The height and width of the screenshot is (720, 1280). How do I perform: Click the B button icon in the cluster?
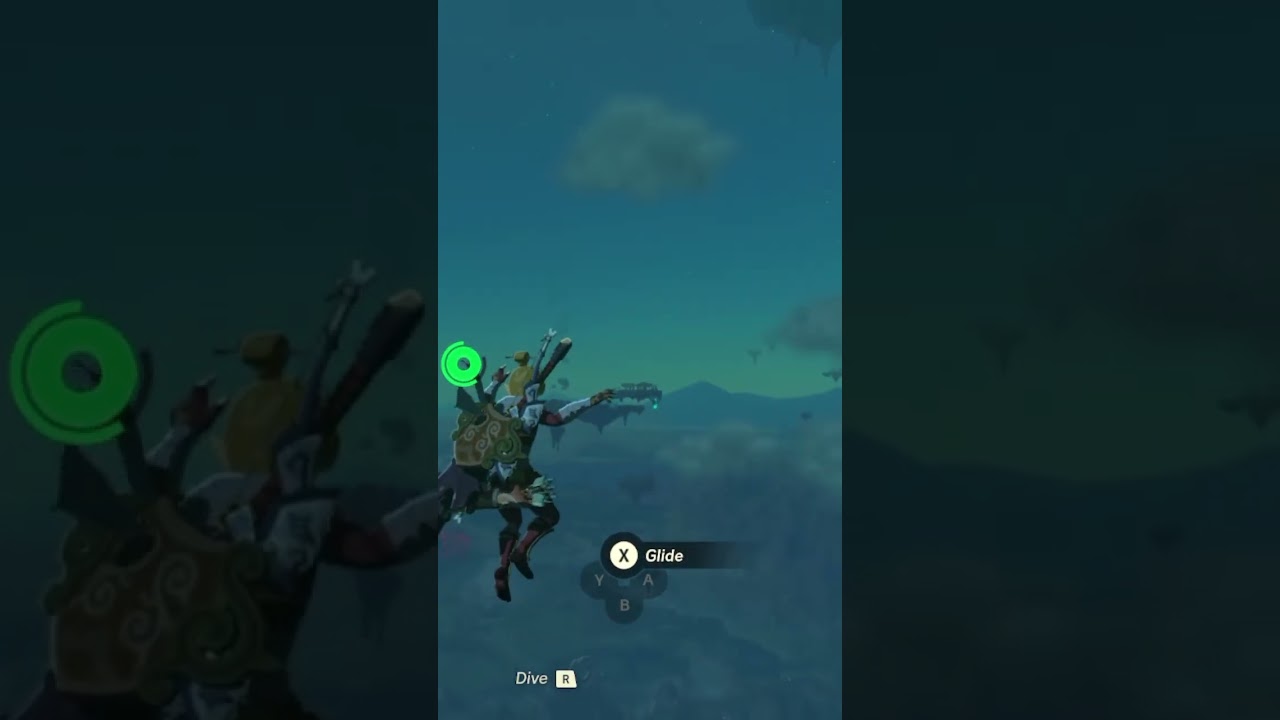[x=624, y=604]
